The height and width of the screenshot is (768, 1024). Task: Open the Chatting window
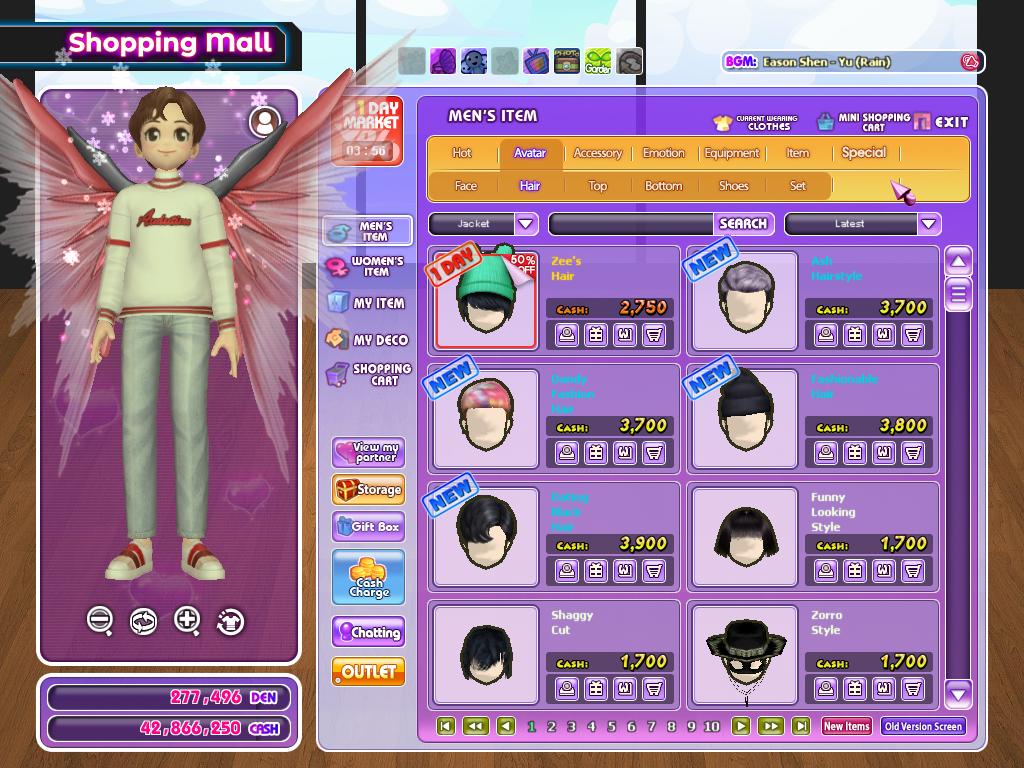368,632
